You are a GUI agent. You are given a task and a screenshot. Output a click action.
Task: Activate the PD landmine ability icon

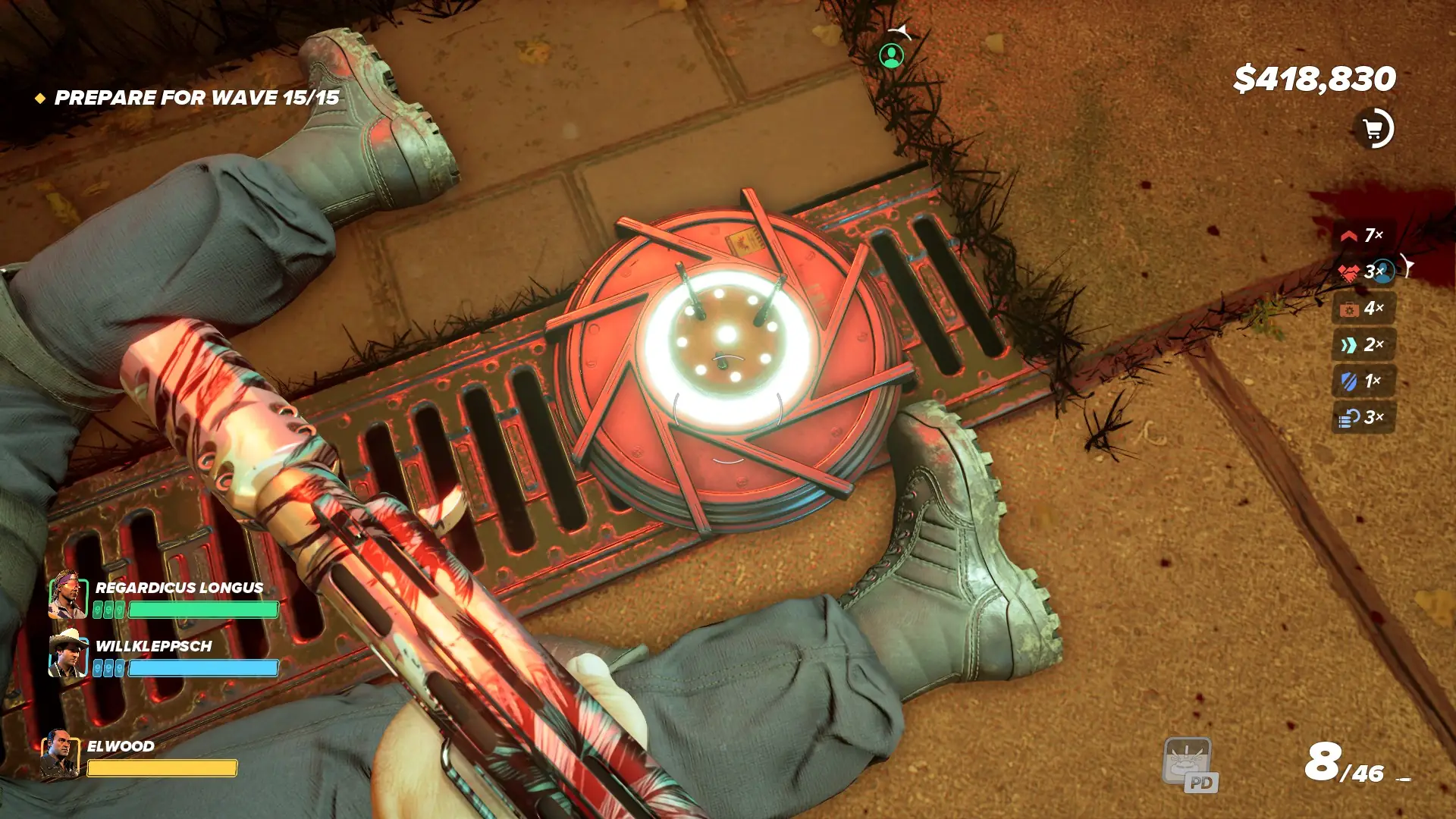1189,764
